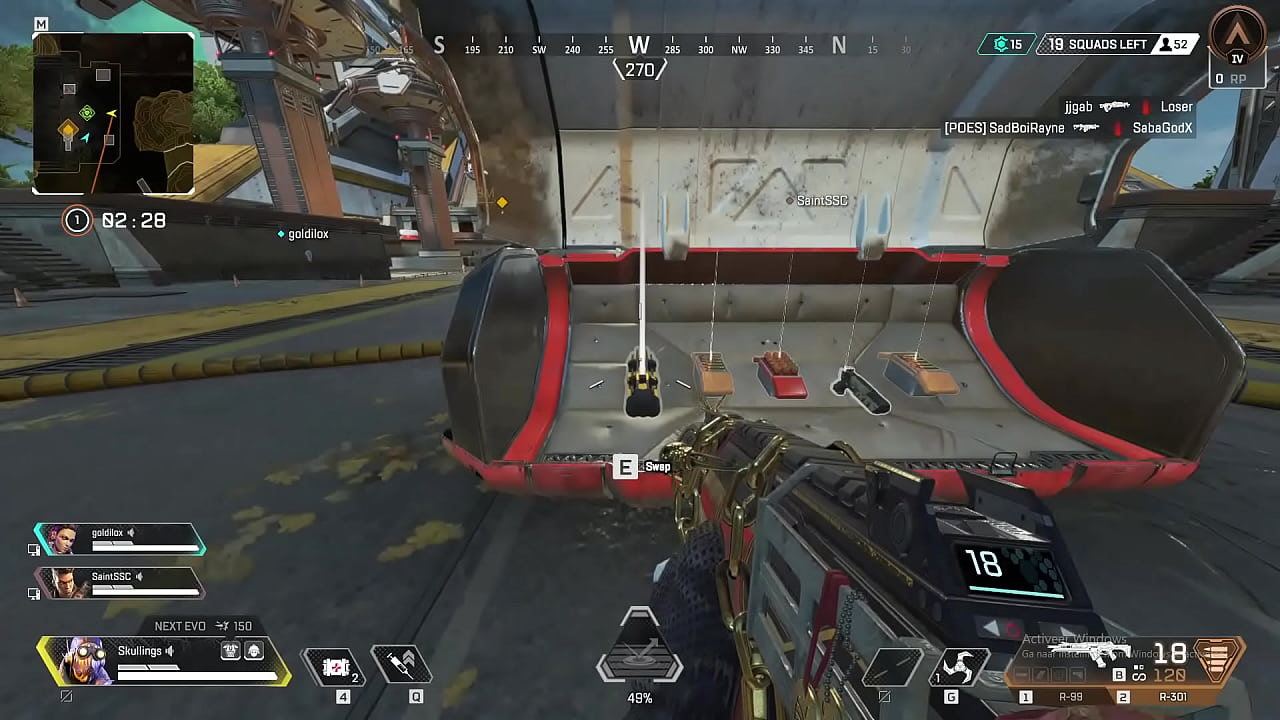Open the minimap

[113, 113]
